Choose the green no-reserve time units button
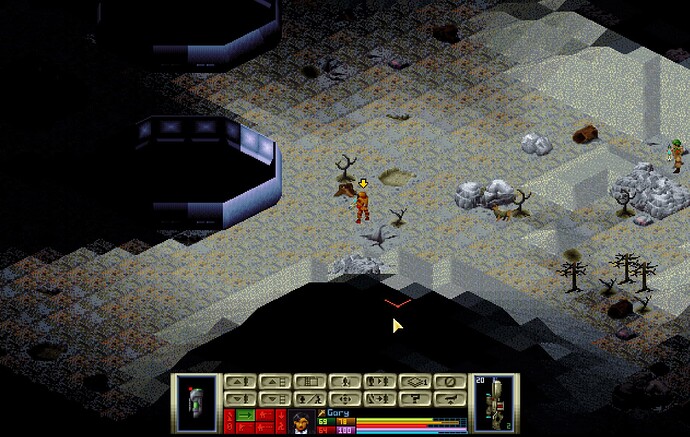This screenshot has width=690, height=437. coord(245,413)
